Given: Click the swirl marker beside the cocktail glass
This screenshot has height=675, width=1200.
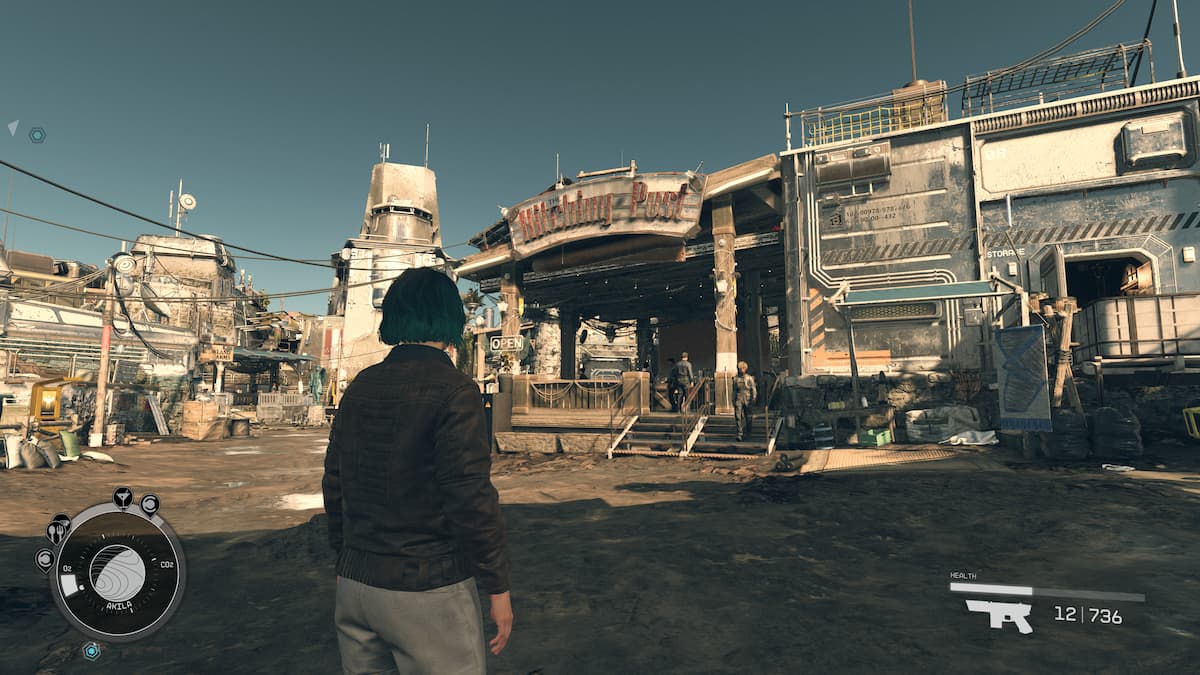Looking at the screenshot, I should point(149,504).
